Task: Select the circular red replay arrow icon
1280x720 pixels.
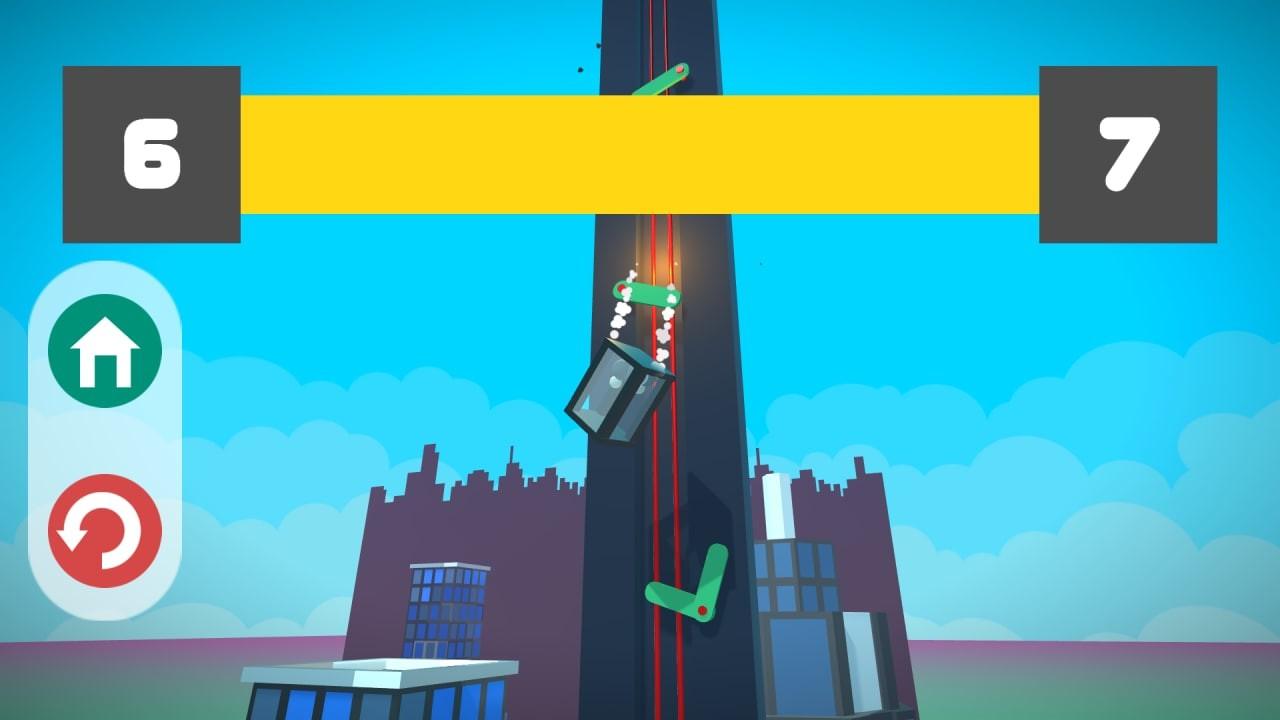Action: 103,531
